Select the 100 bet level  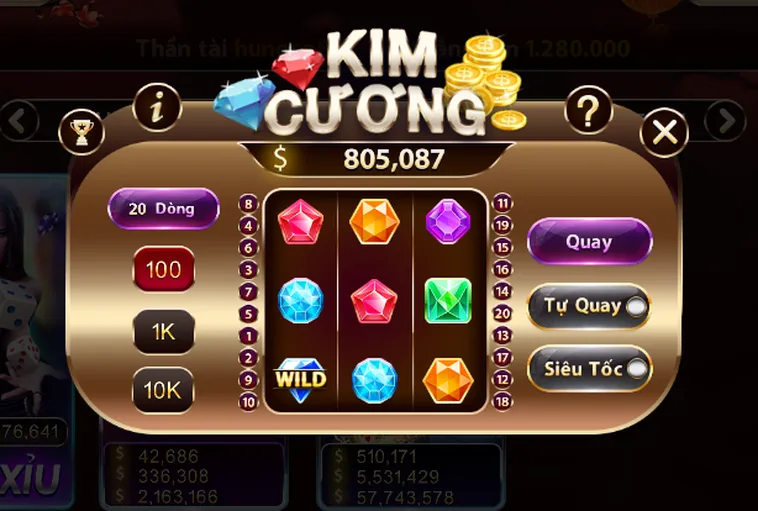tap(163, 269)
